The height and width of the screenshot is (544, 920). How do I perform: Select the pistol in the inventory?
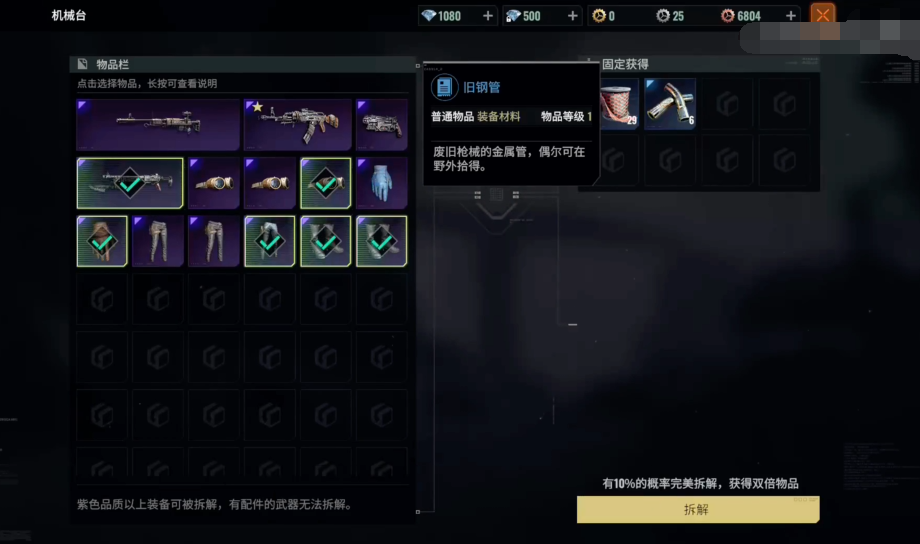[382, 124]
